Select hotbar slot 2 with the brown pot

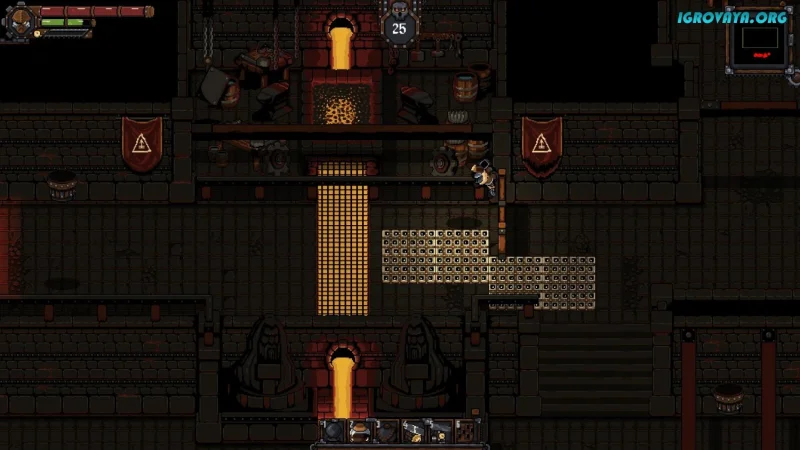point(359,431)
